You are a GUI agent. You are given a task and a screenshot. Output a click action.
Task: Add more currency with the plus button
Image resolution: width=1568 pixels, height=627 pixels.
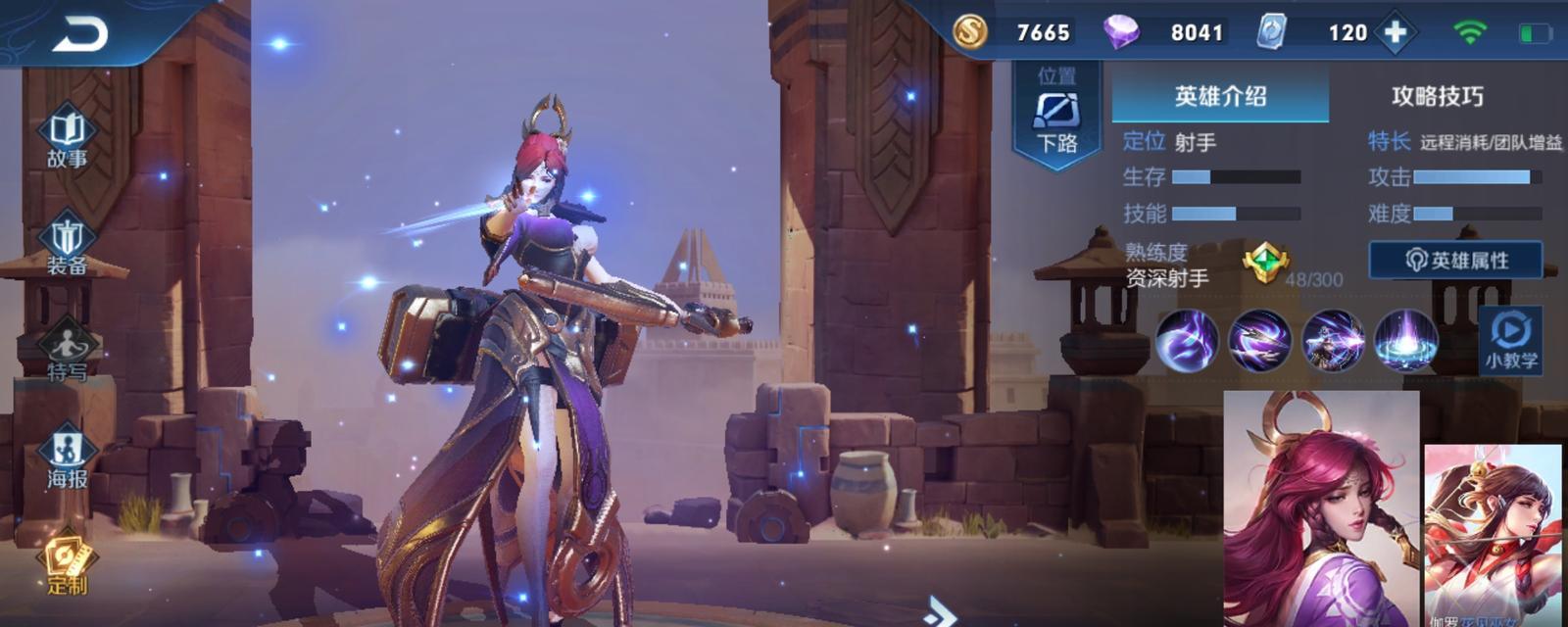[x=1395, y=32]
